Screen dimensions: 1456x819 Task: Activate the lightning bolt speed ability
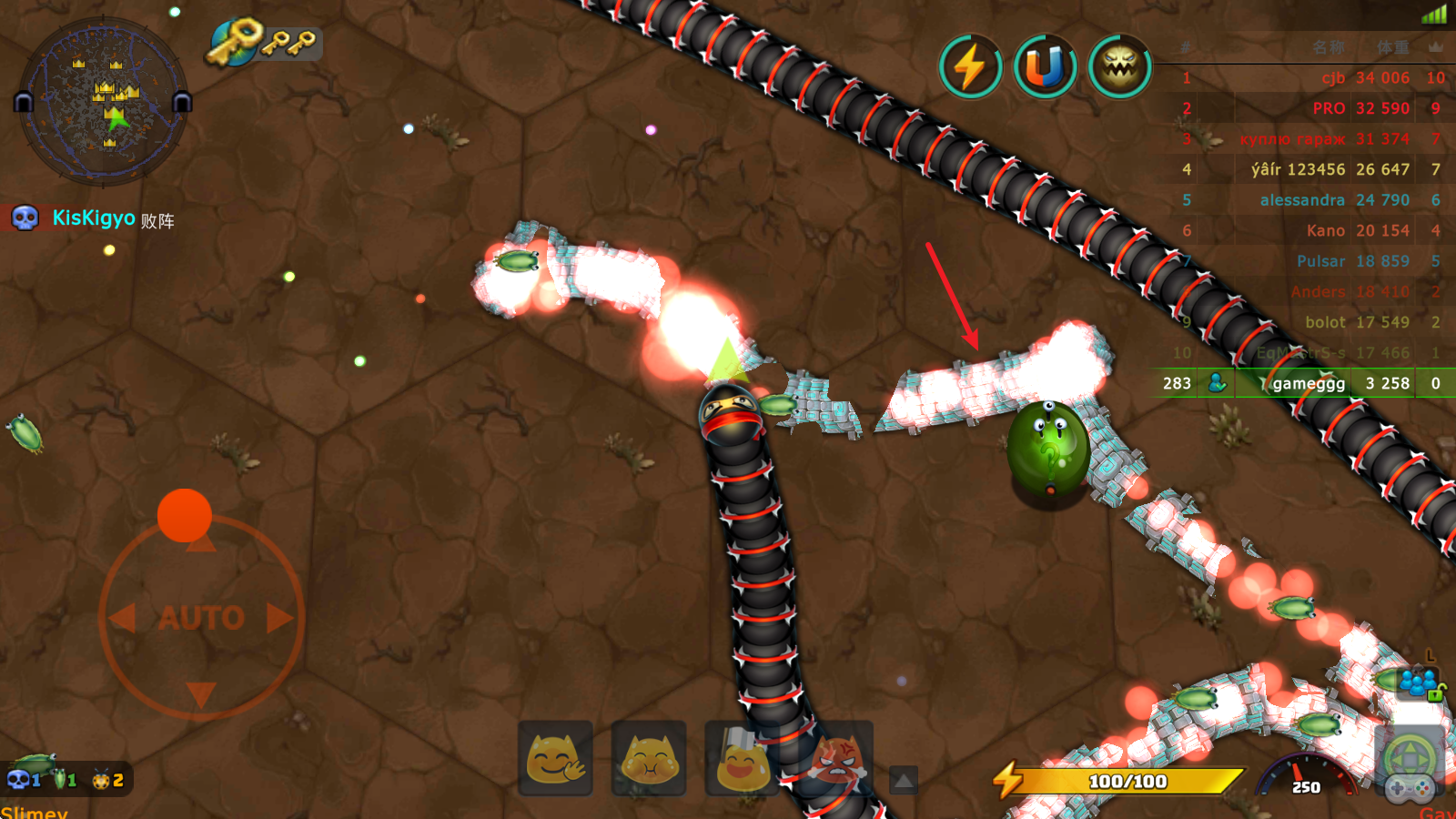coord(970,67)
